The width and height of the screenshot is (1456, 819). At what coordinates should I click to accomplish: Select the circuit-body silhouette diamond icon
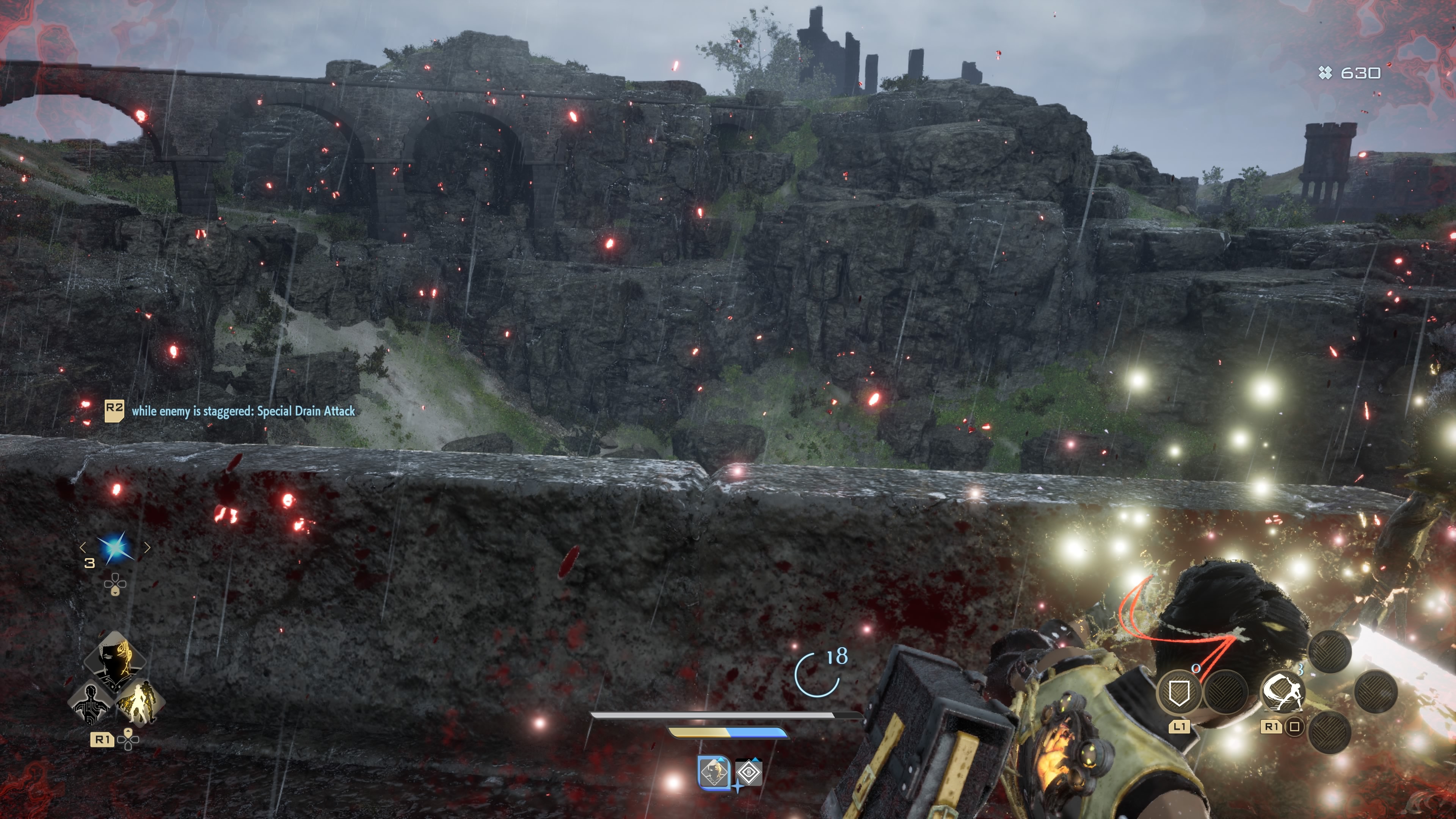(x=91, y=703)
